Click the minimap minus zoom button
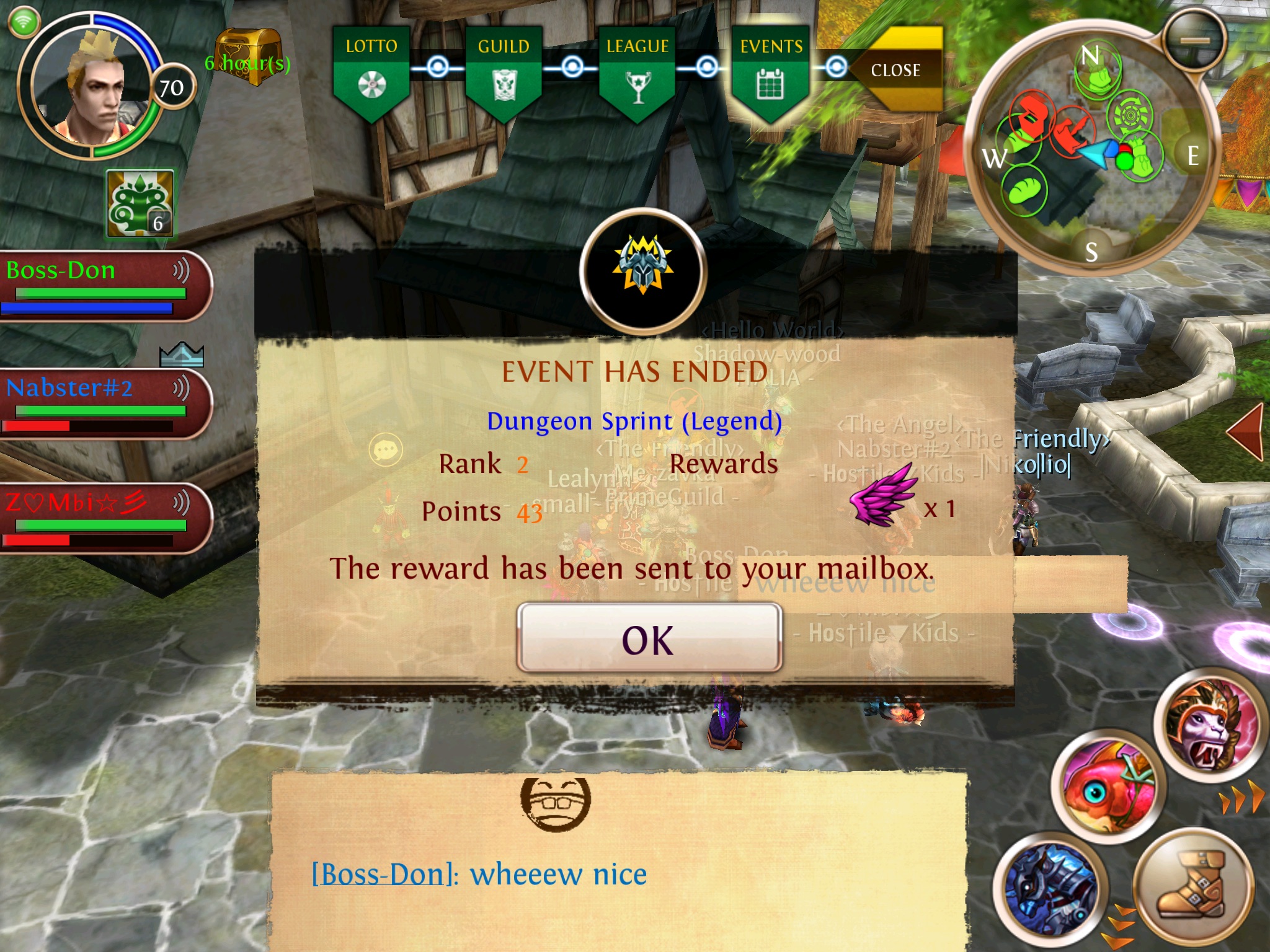This screenshot has height=952, width=1270. 1195,40
